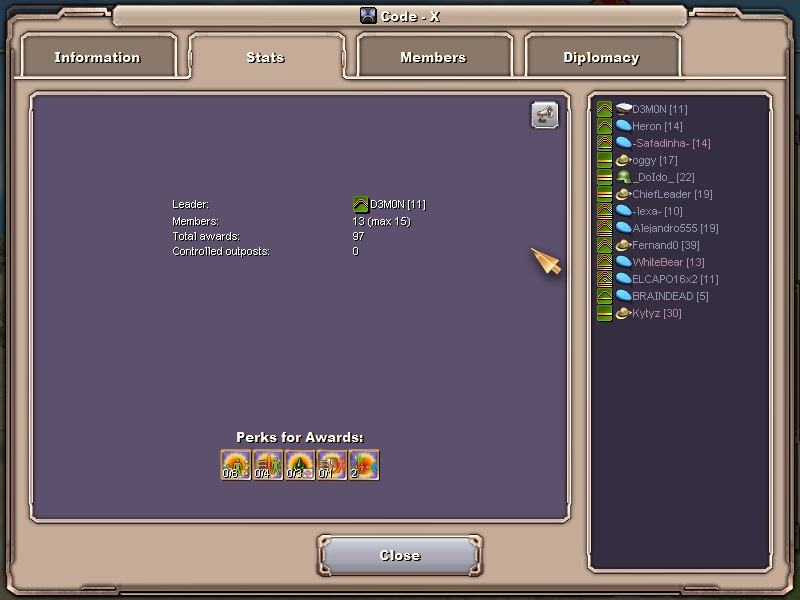The width and height of the screenshot is (800, 600).
Task: Choose member oggy from the roster
Action: [654, 160]
